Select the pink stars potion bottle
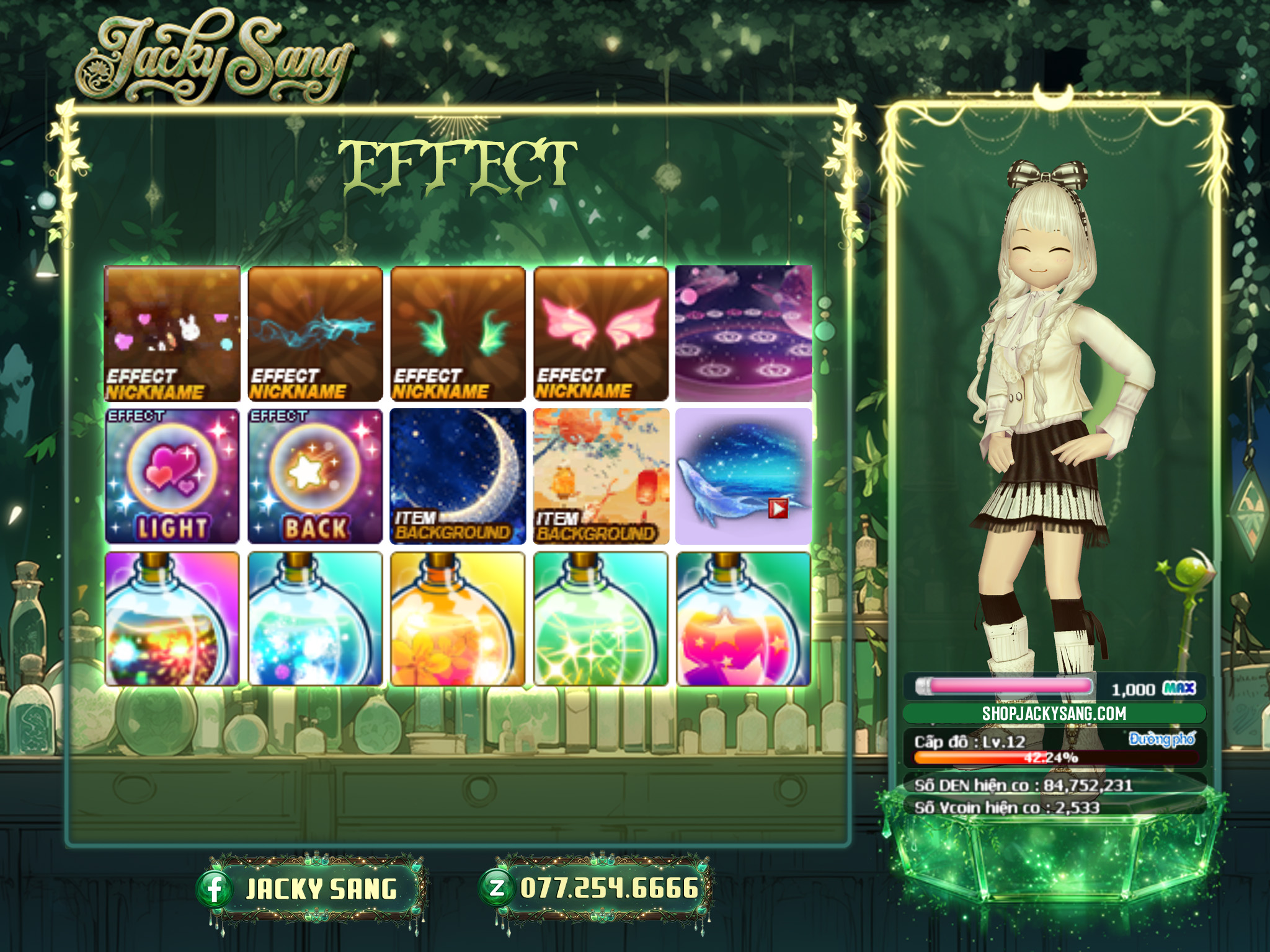The image size is (1270, 952). (744, 619)
